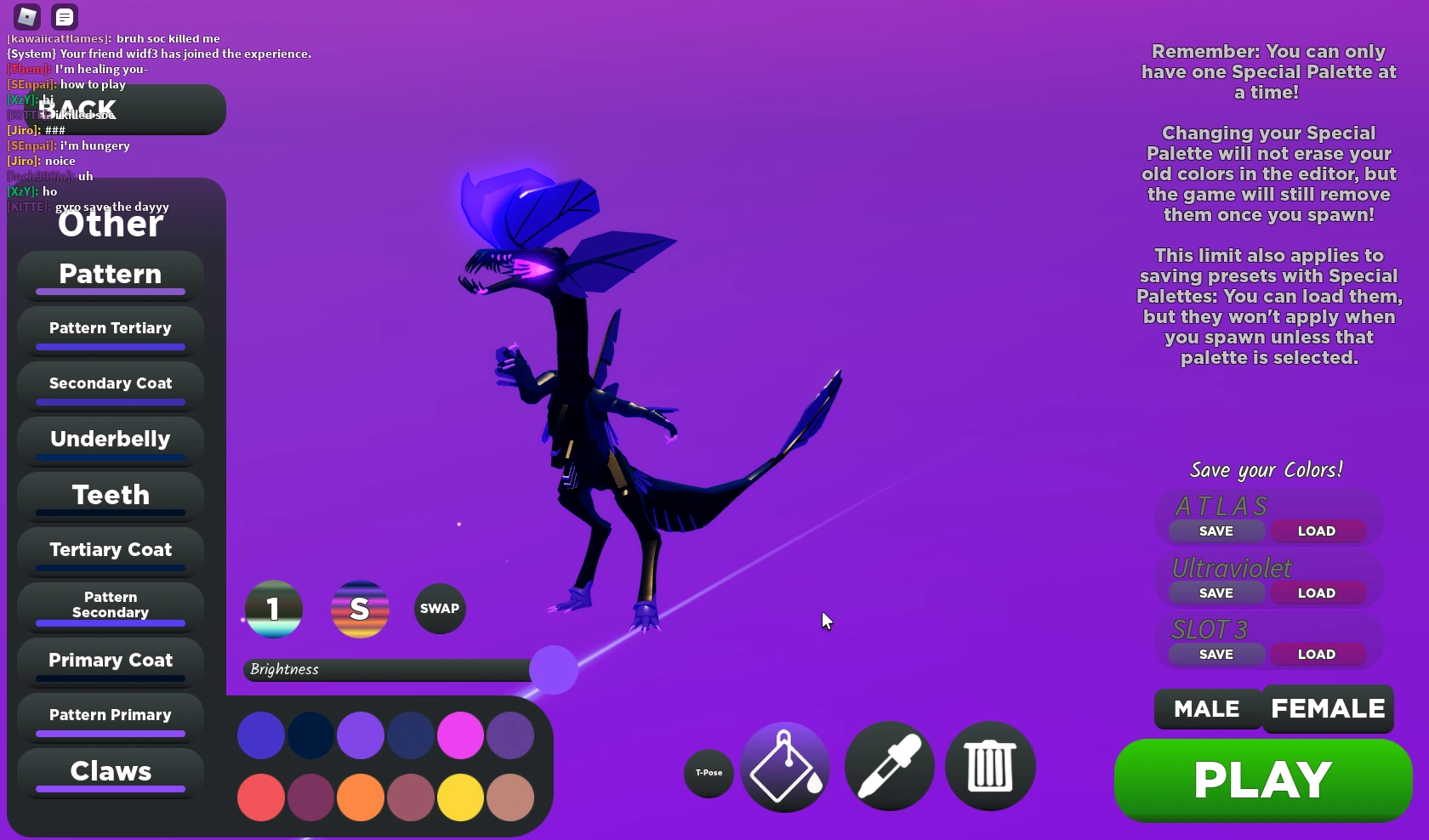Select the Special palette S icon

click(360, 609)
